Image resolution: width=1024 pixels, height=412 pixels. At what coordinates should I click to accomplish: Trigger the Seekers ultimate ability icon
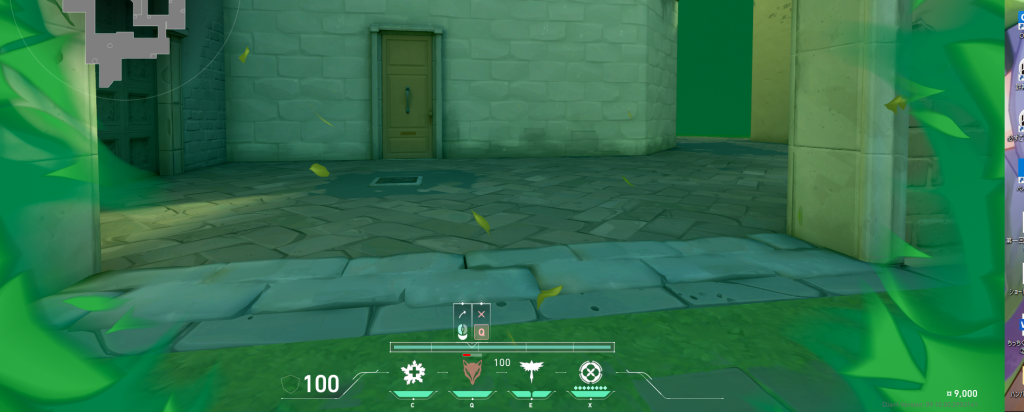click(x=591, y=374)
